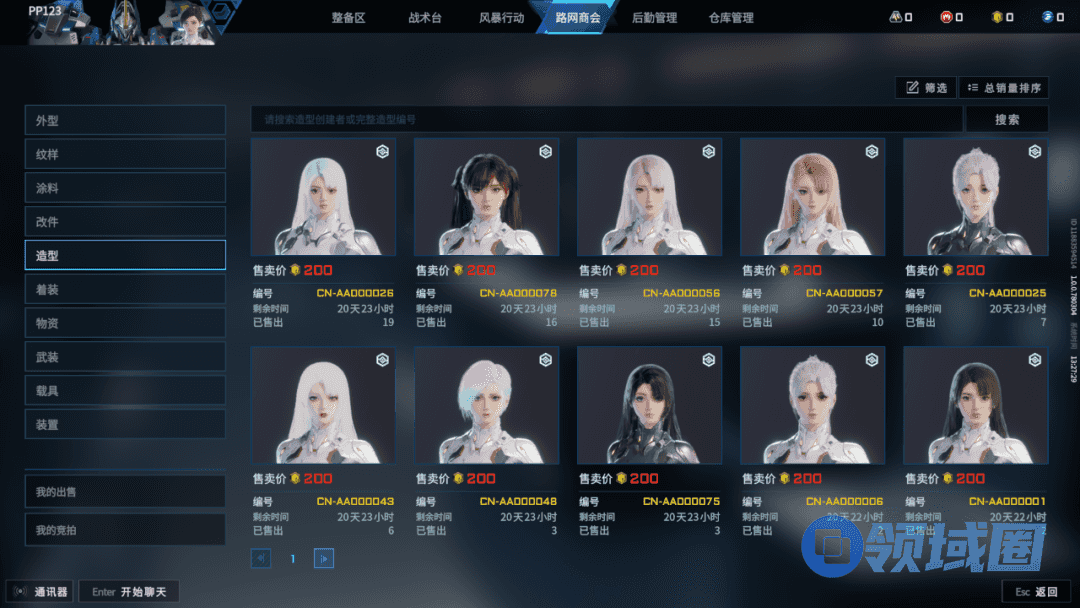Open the 战术台 tab
Image resolution: width=1080 pixels, height=608 pixels.
pyautogui.click(x=424, y=18)
